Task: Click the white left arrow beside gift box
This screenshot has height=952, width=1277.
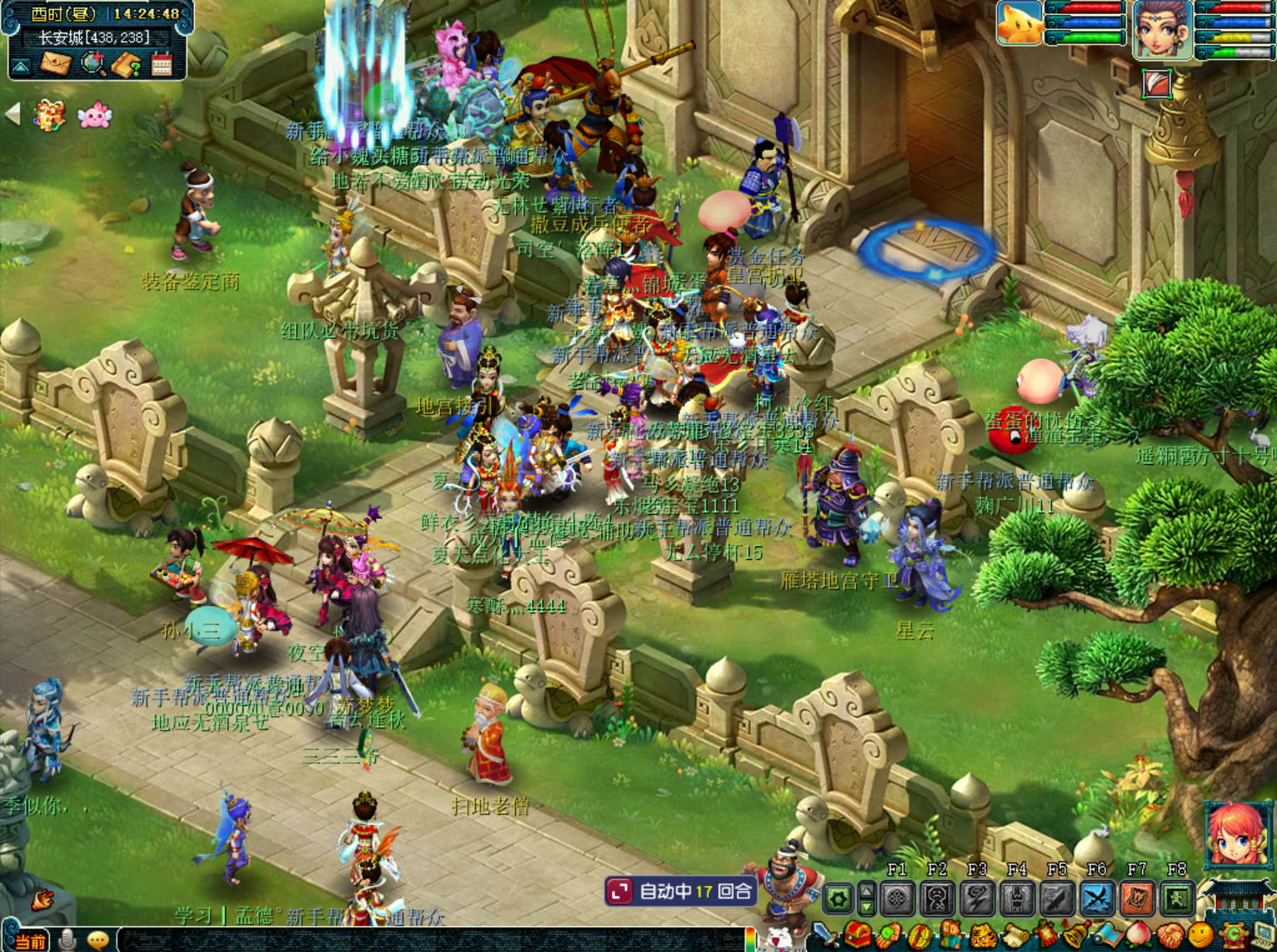Action: (x=12, y=114)
